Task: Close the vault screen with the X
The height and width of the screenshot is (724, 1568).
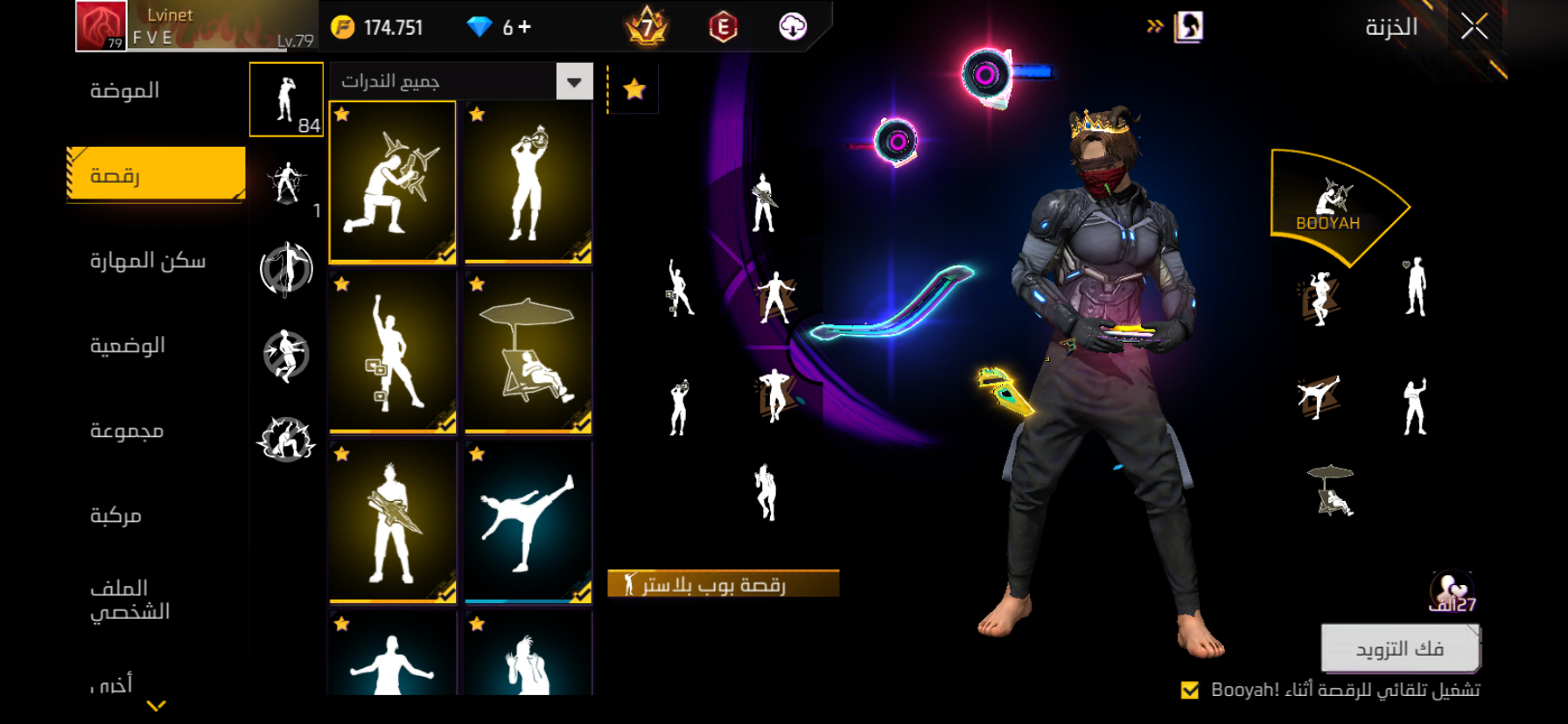Action: coord(1474,28)
